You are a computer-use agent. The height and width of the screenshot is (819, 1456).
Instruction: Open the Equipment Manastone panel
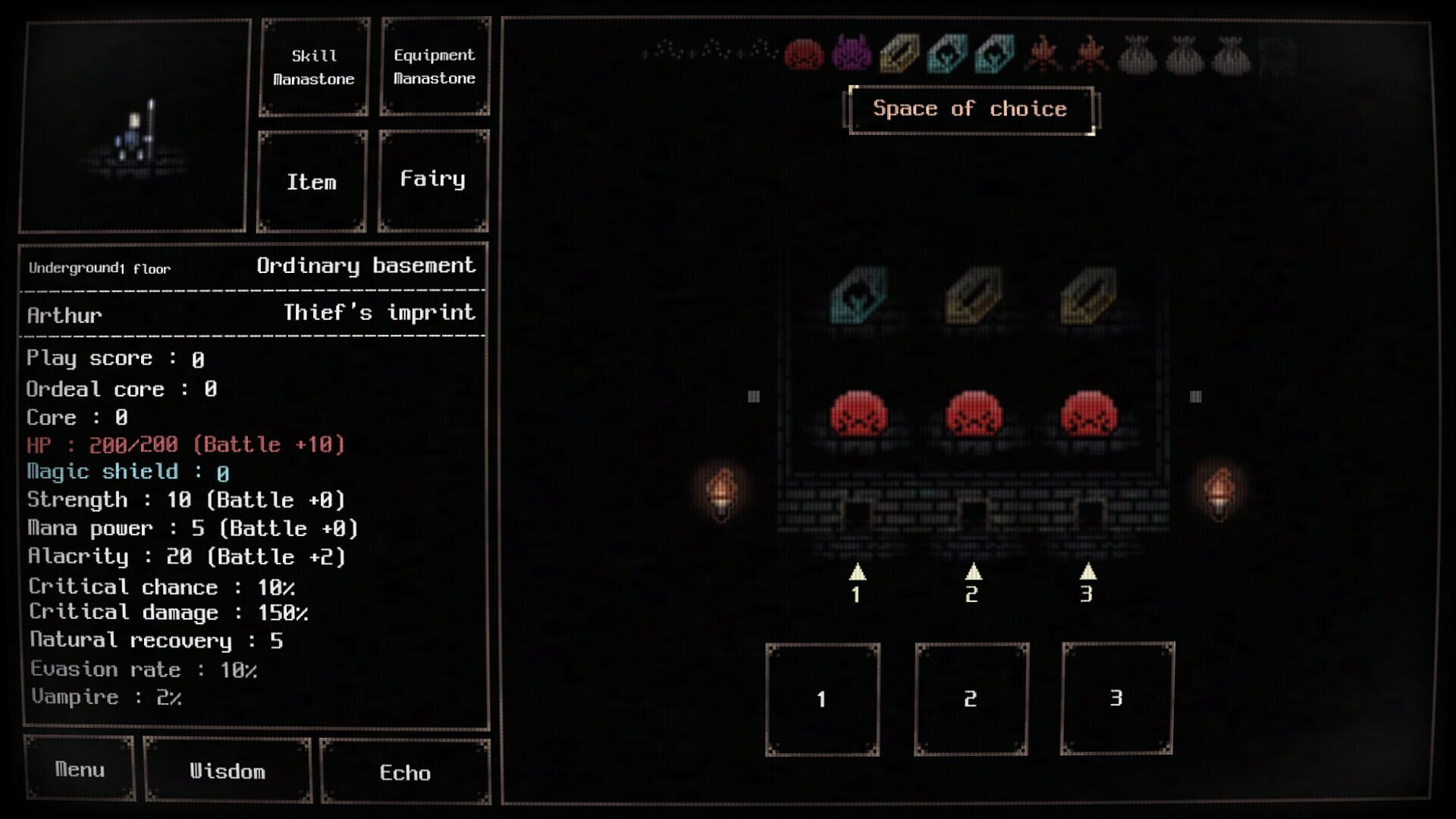coord(434,67)
